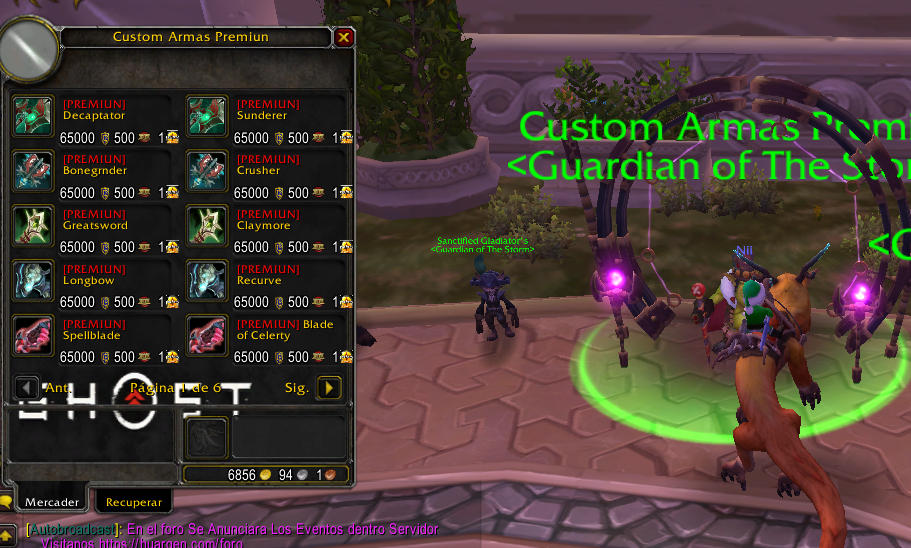The image size is (911, 548).
Task: Choose the Crusher premium weapon
Action: tap(208, 171)
